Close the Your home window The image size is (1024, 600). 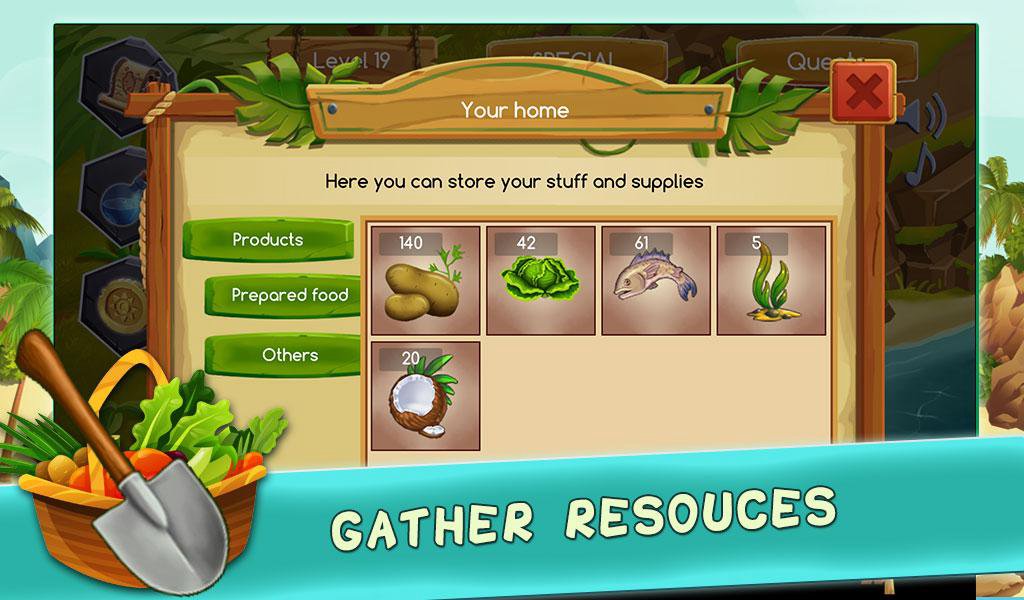(862, 93)
